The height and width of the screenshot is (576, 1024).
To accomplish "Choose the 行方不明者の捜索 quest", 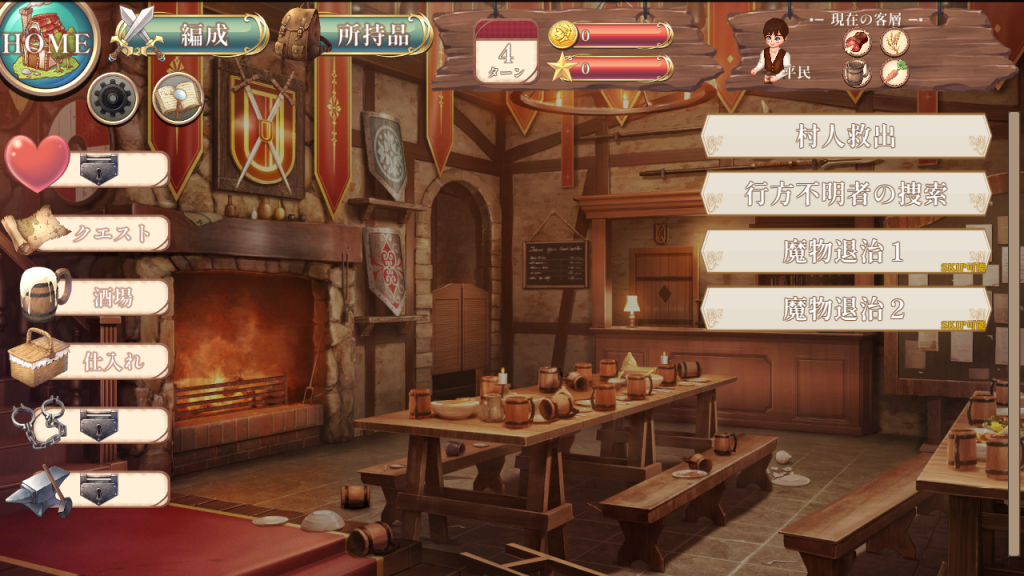I will click(x=846, y=193).
